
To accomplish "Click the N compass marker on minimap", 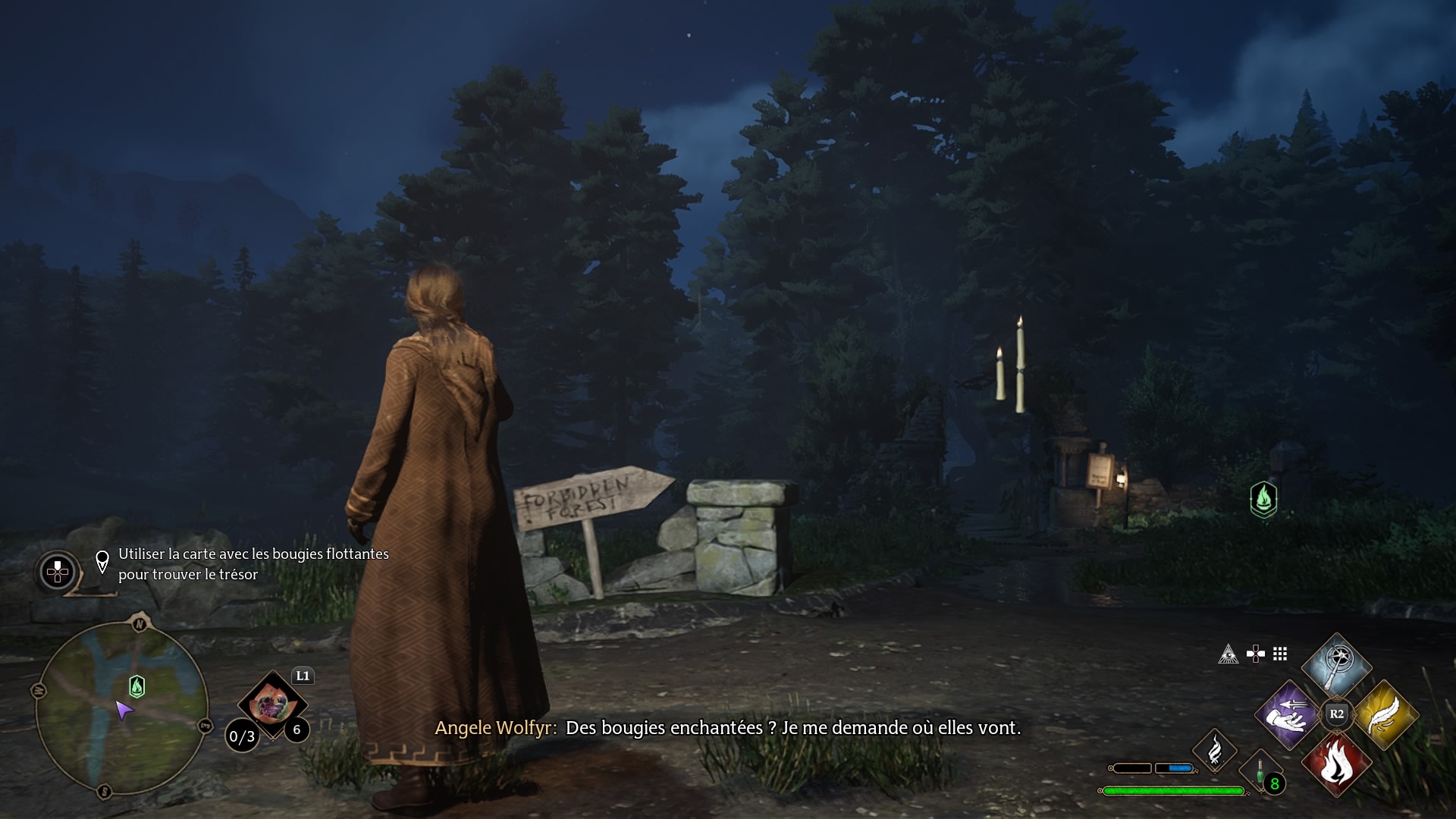I will [x=140, y=623].
